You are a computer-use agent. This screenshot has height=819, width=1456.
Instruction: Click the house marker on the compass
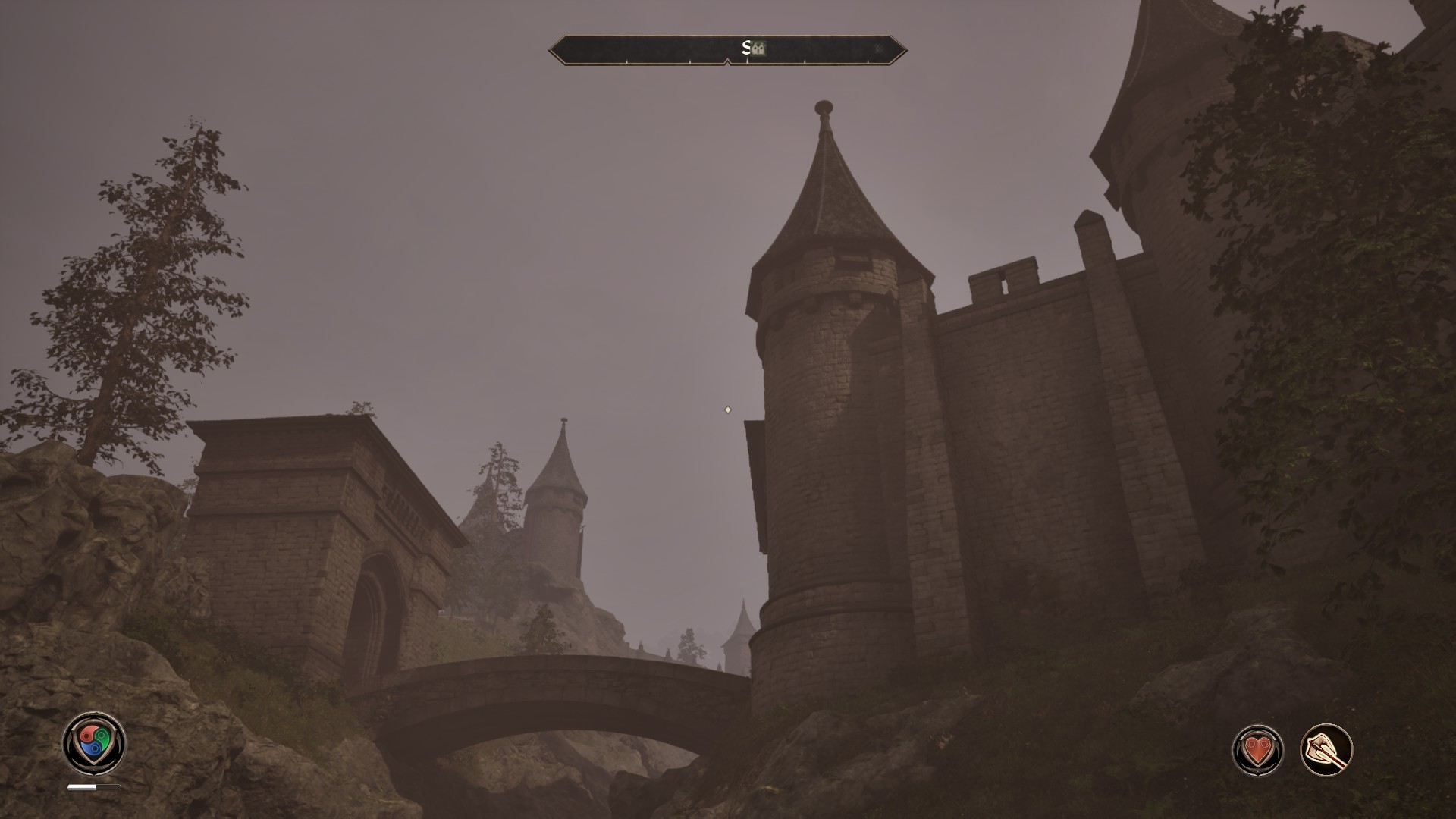tap(758, 49)
